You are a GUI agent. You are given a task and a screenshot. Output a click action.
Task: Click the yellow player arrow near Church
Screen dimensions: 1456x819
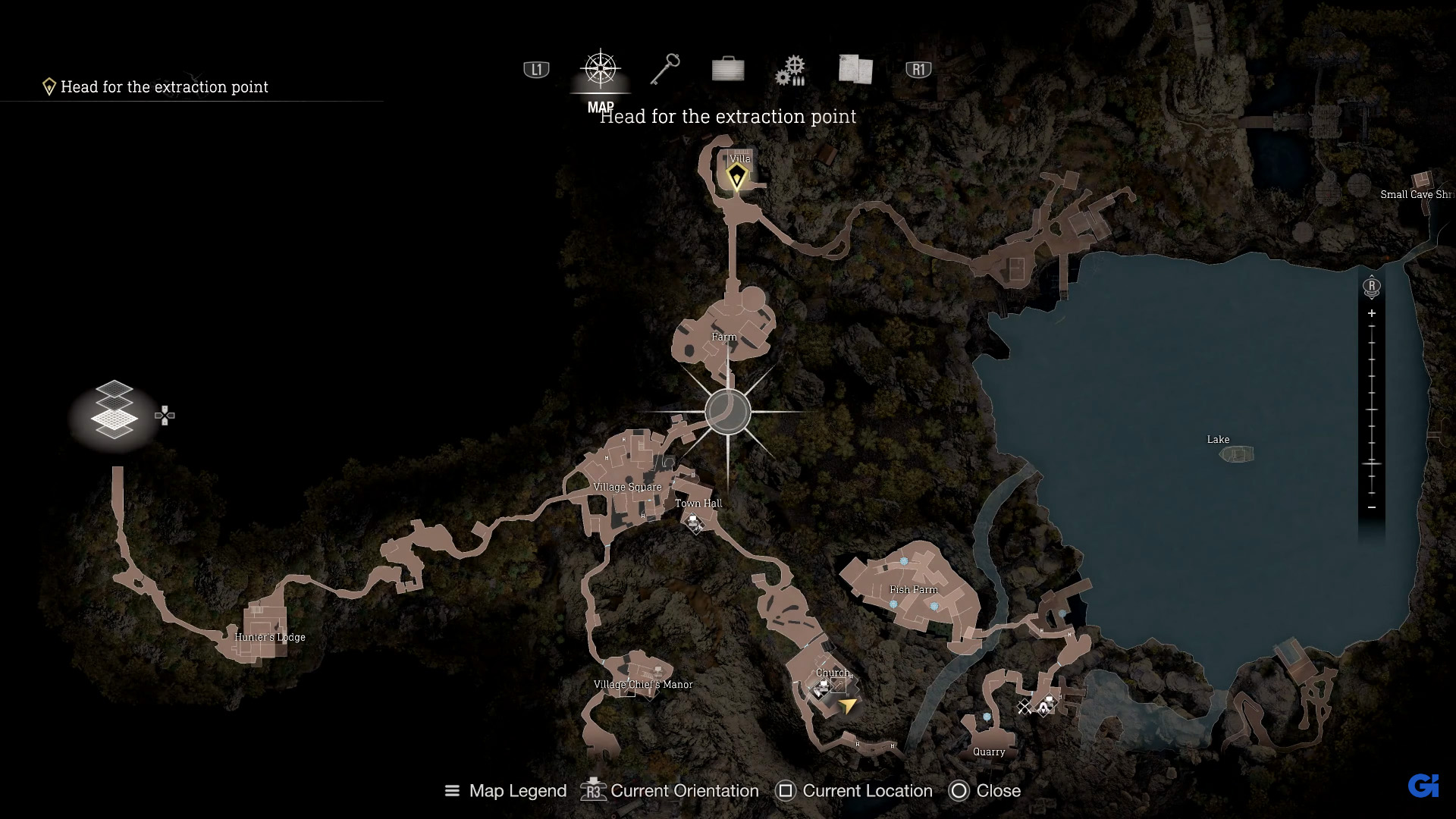pos(847,706)
